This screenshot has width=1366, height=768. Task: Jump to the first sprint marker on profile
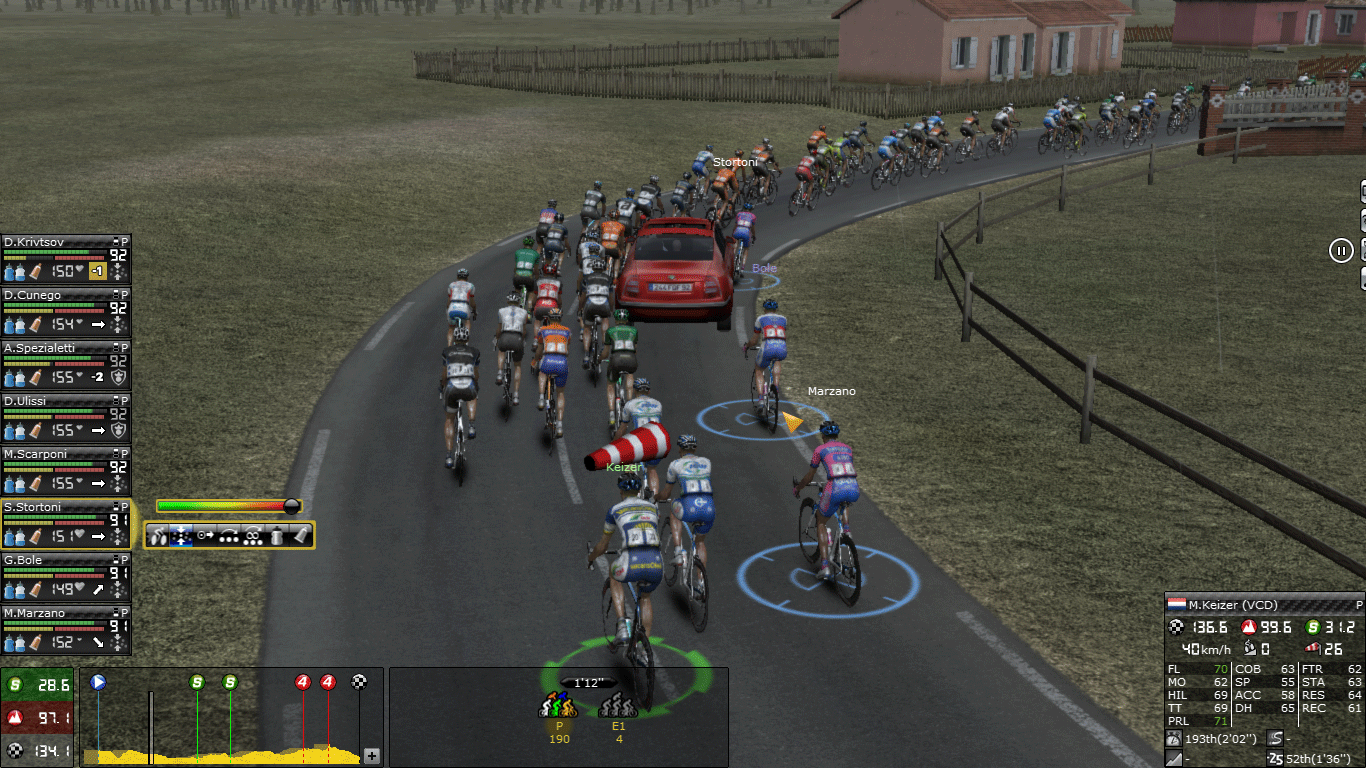point(197,682)
